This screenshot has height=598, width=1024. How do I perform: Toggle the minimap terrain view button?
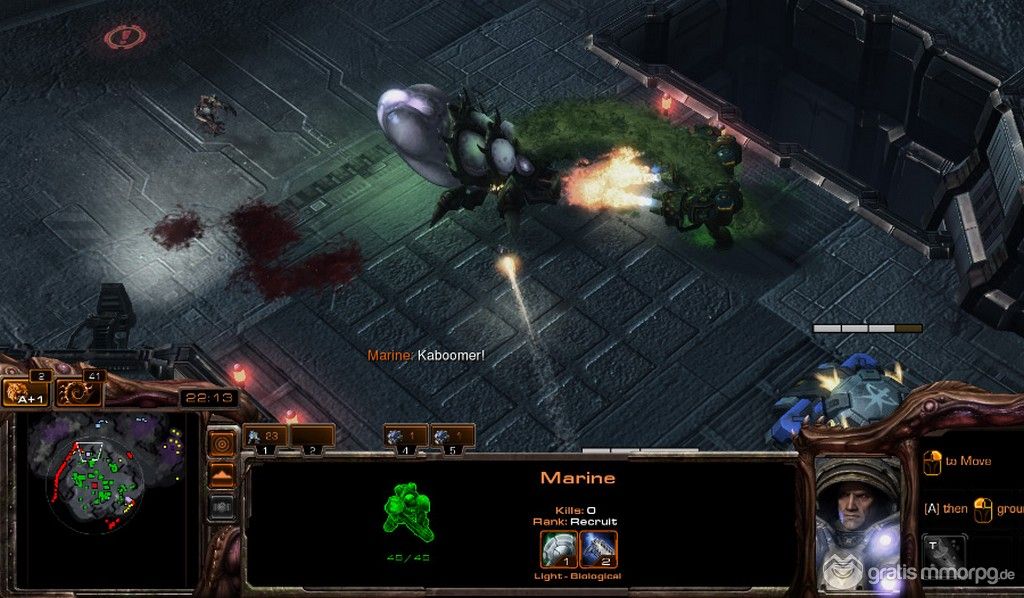pos(222,475)
